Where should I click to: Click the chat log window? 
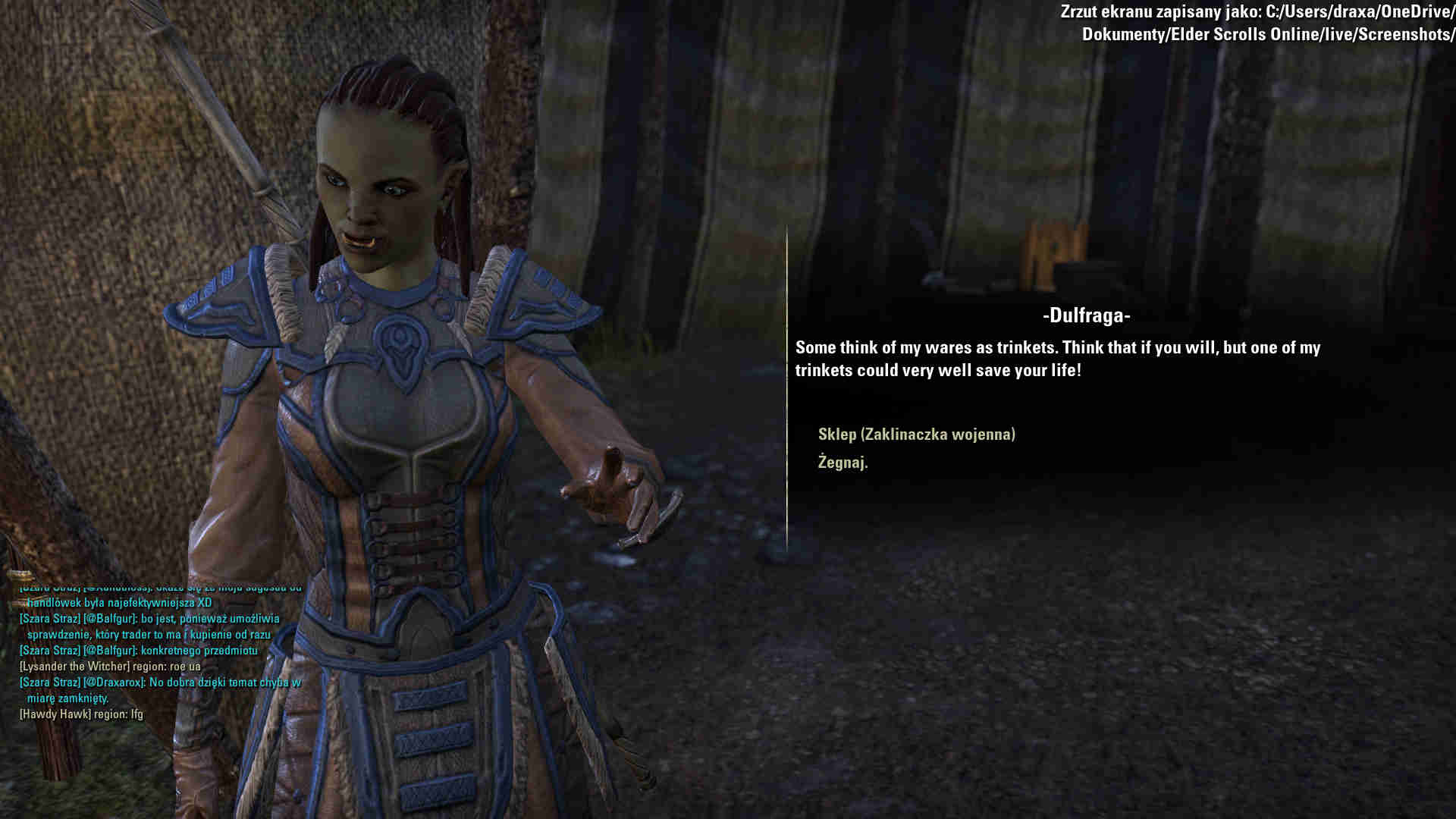(x=159, y=651)
